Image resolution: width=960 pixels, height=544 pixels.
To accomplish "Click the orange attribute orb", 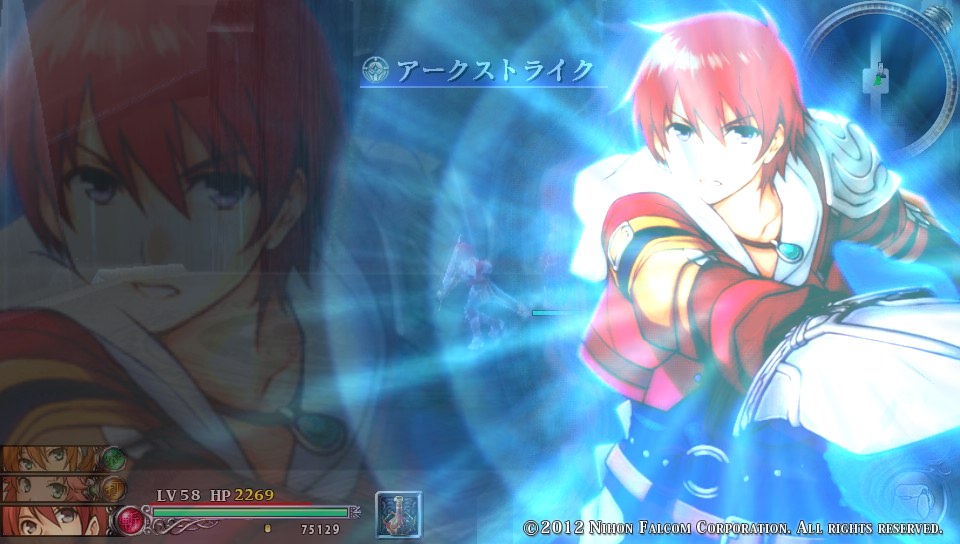I will click(112, 489).
